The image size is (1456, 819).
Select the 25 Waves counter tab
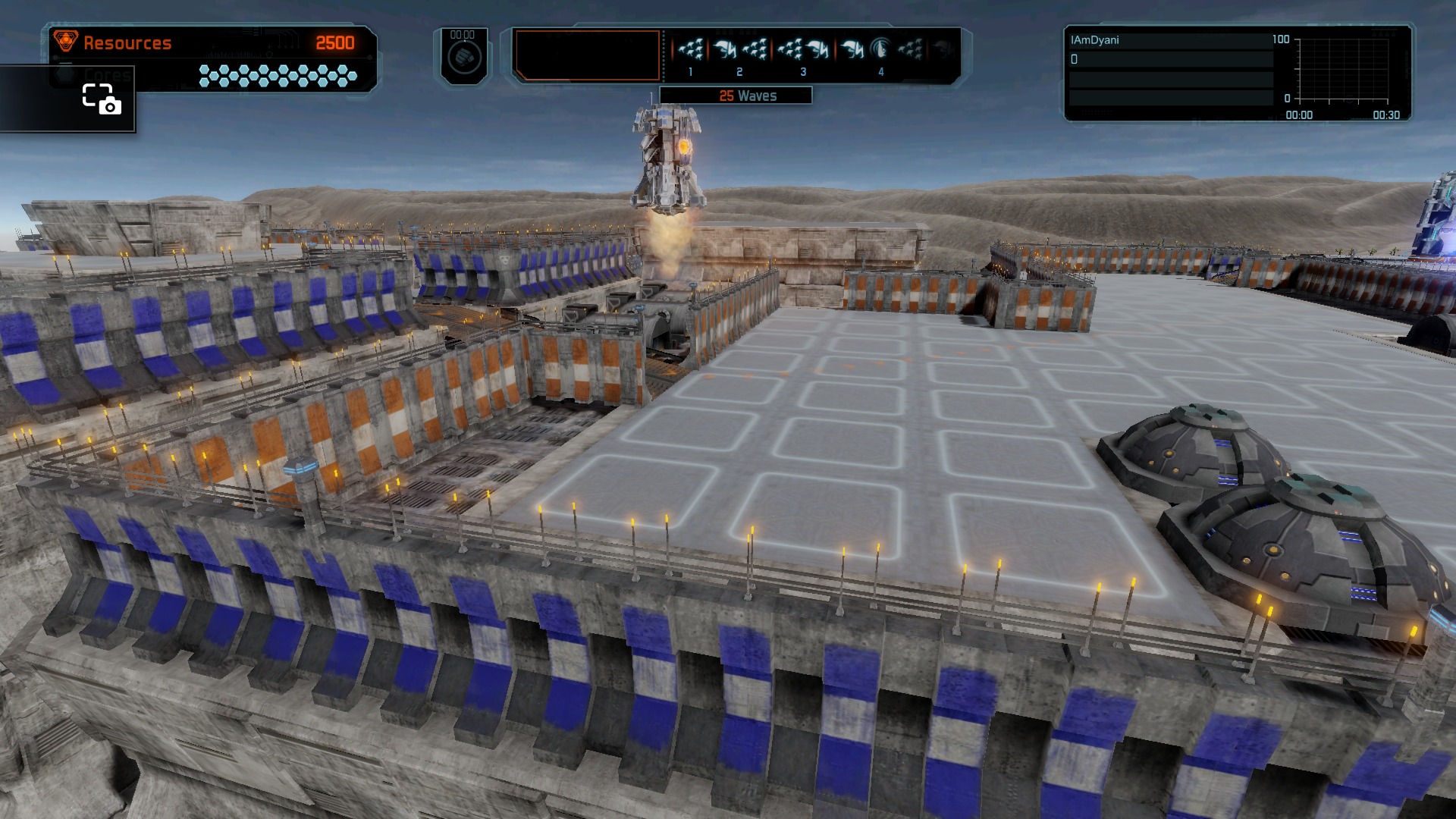pyautogui.click(x=747, y=96)
